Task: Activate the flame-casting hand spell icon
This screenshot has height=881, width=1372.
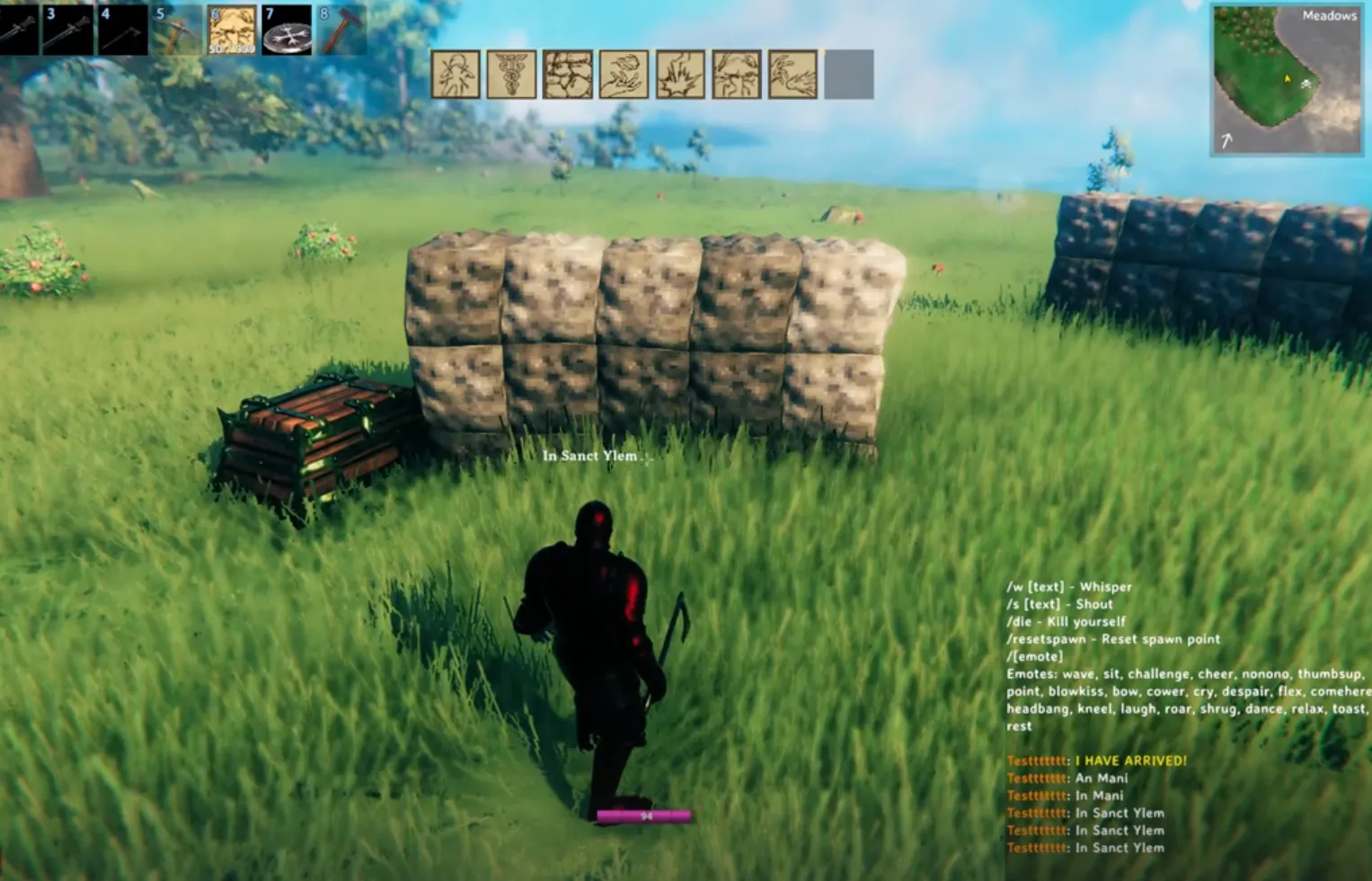Action: click(792, 74)
